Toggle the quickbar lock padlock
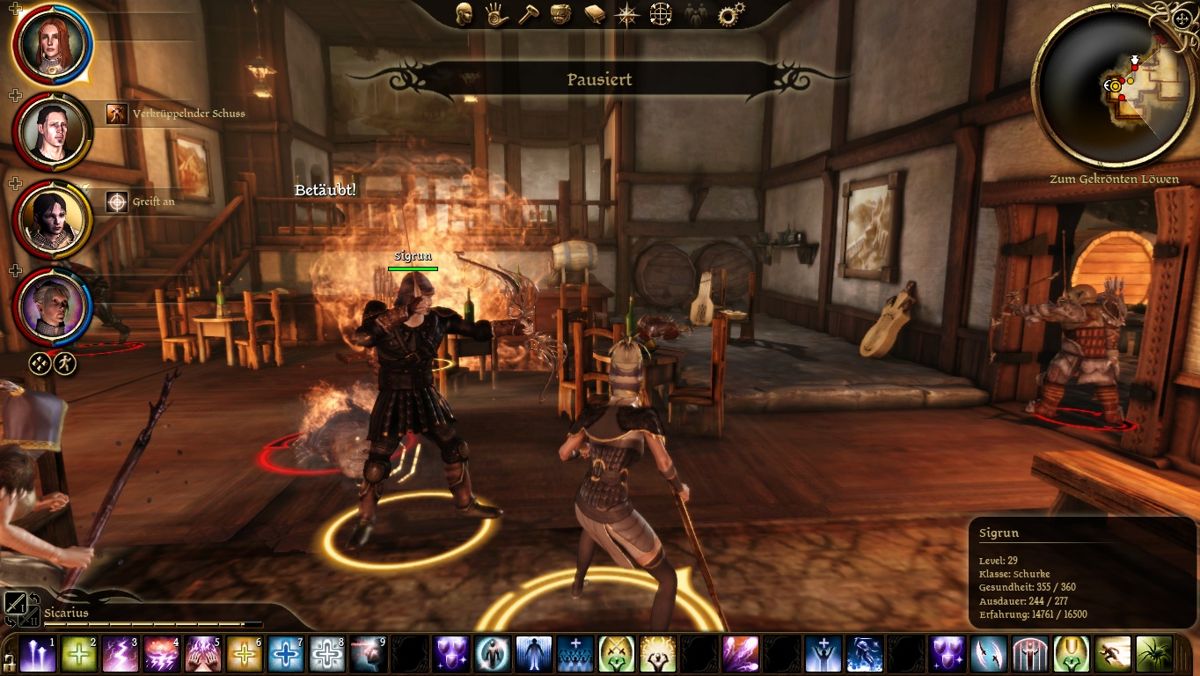This screenshot has height=676, width=1200. pos(9,660)
